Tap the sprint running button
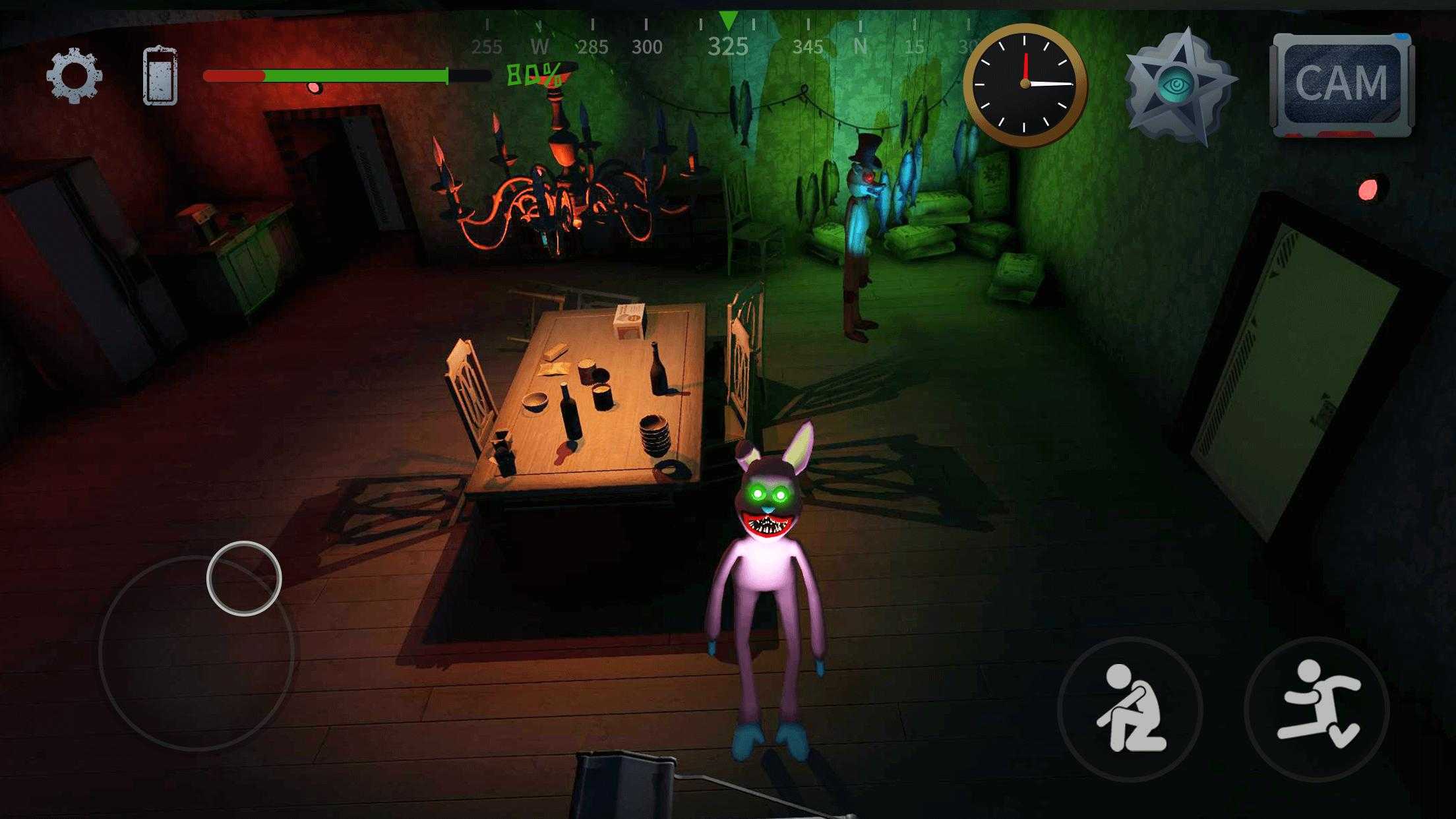Screen dimensions: 1456x819 (1317, 710)
